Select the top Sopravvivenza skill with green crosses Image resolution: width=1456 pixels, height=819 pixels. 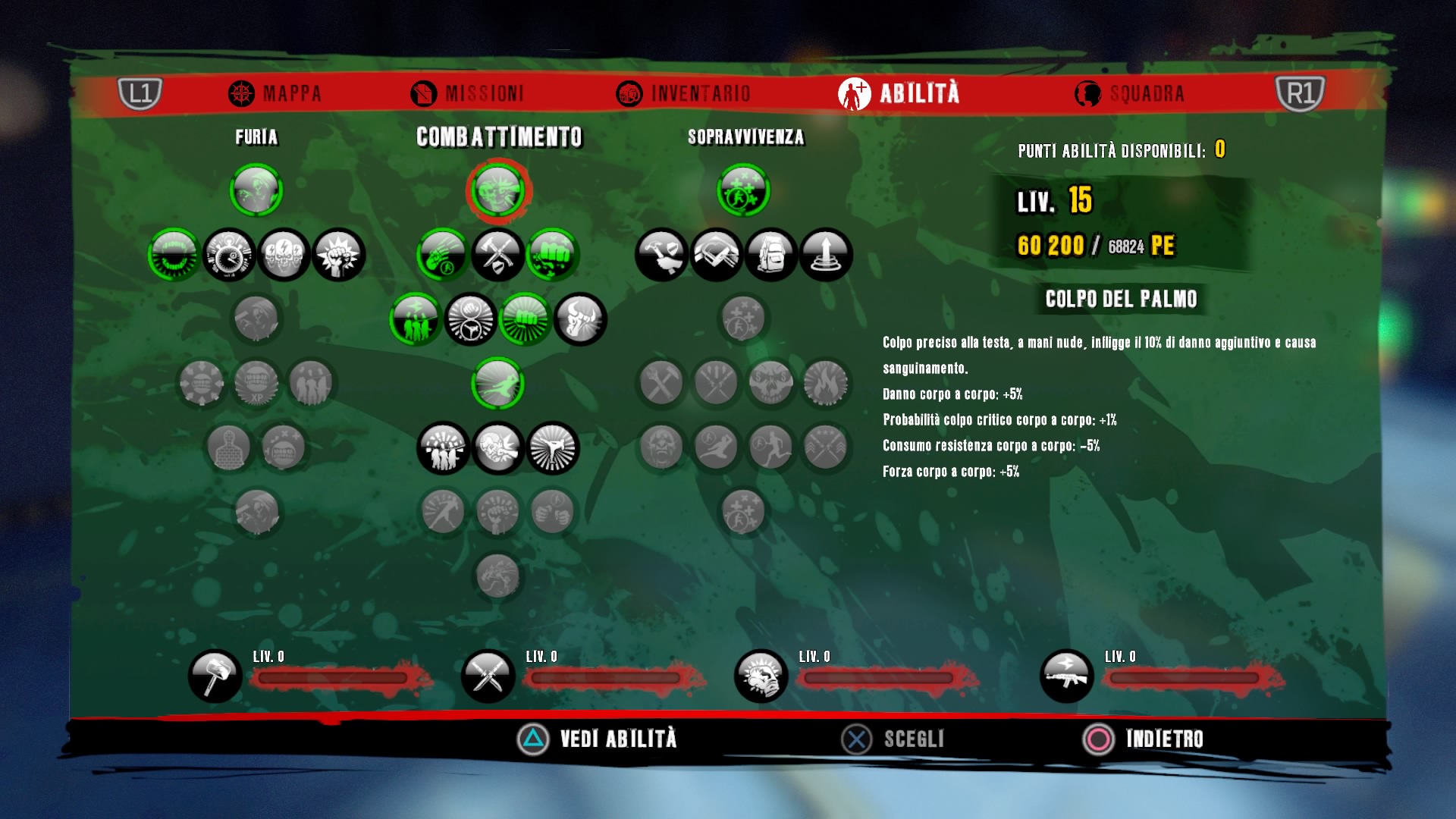point(743,190)
